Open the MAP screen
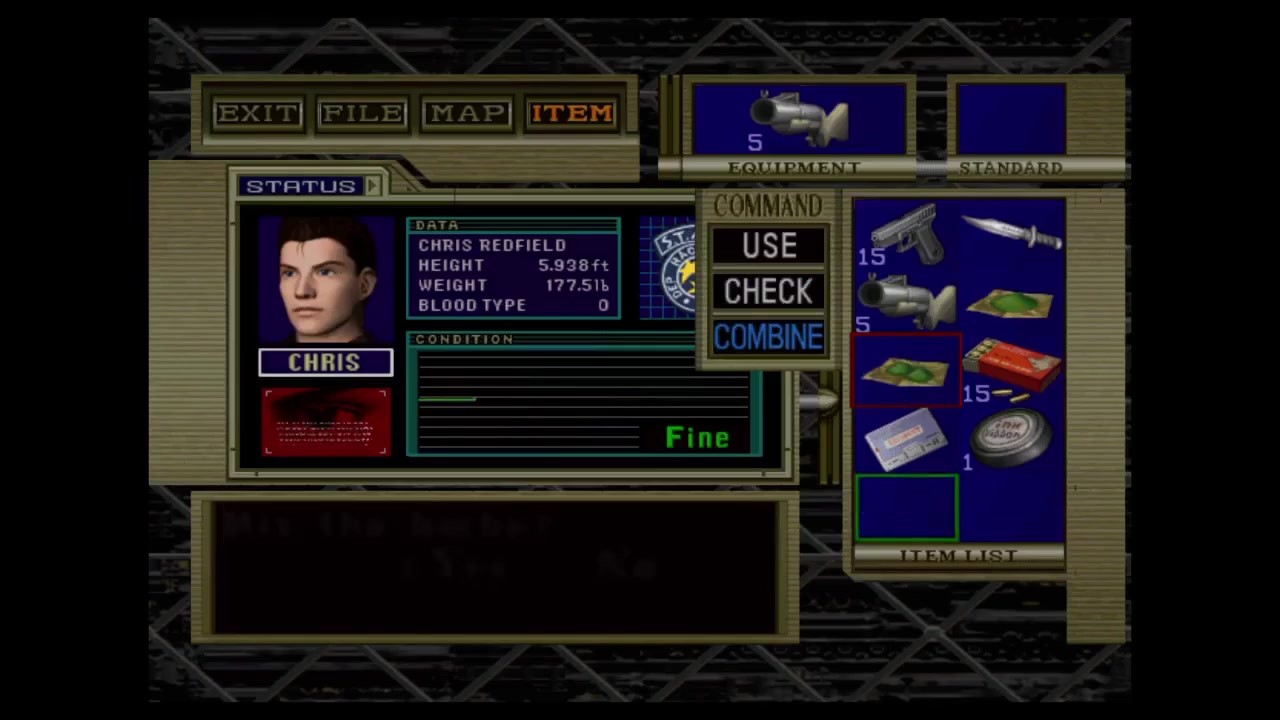 pos(467,114)
